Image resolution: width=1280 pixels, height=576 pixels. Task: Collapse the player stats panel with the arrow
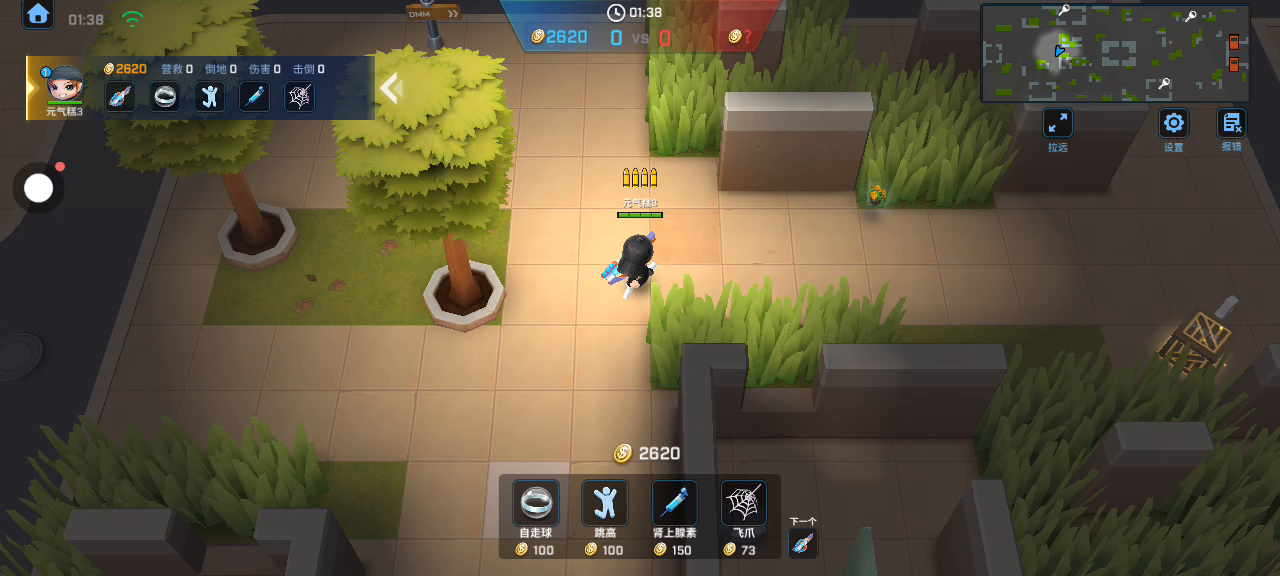[390, 88]
